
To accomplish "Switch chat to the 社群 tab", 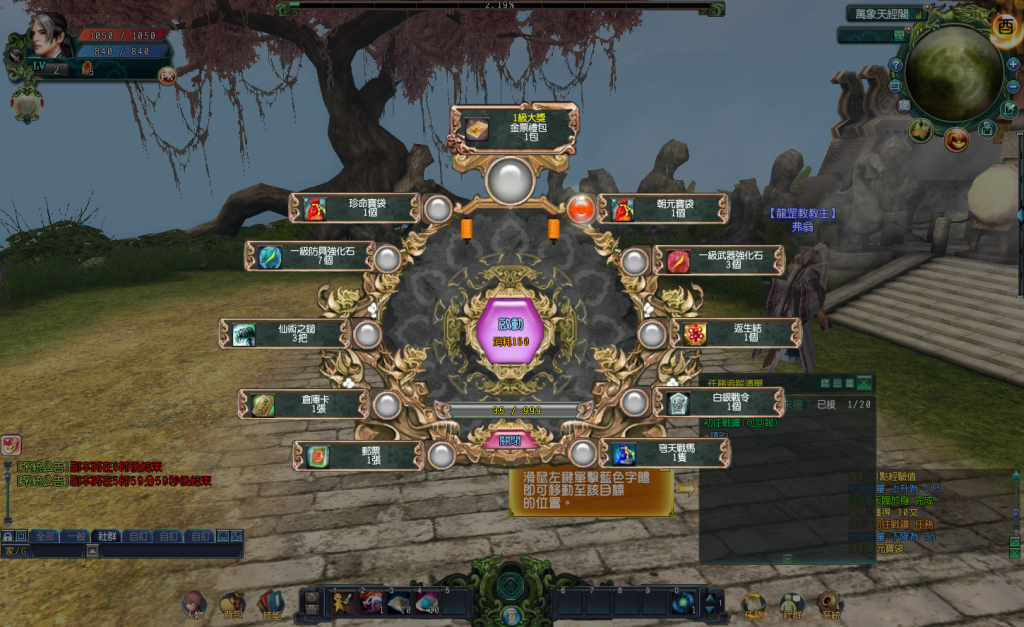I will (x=105, y=536).
